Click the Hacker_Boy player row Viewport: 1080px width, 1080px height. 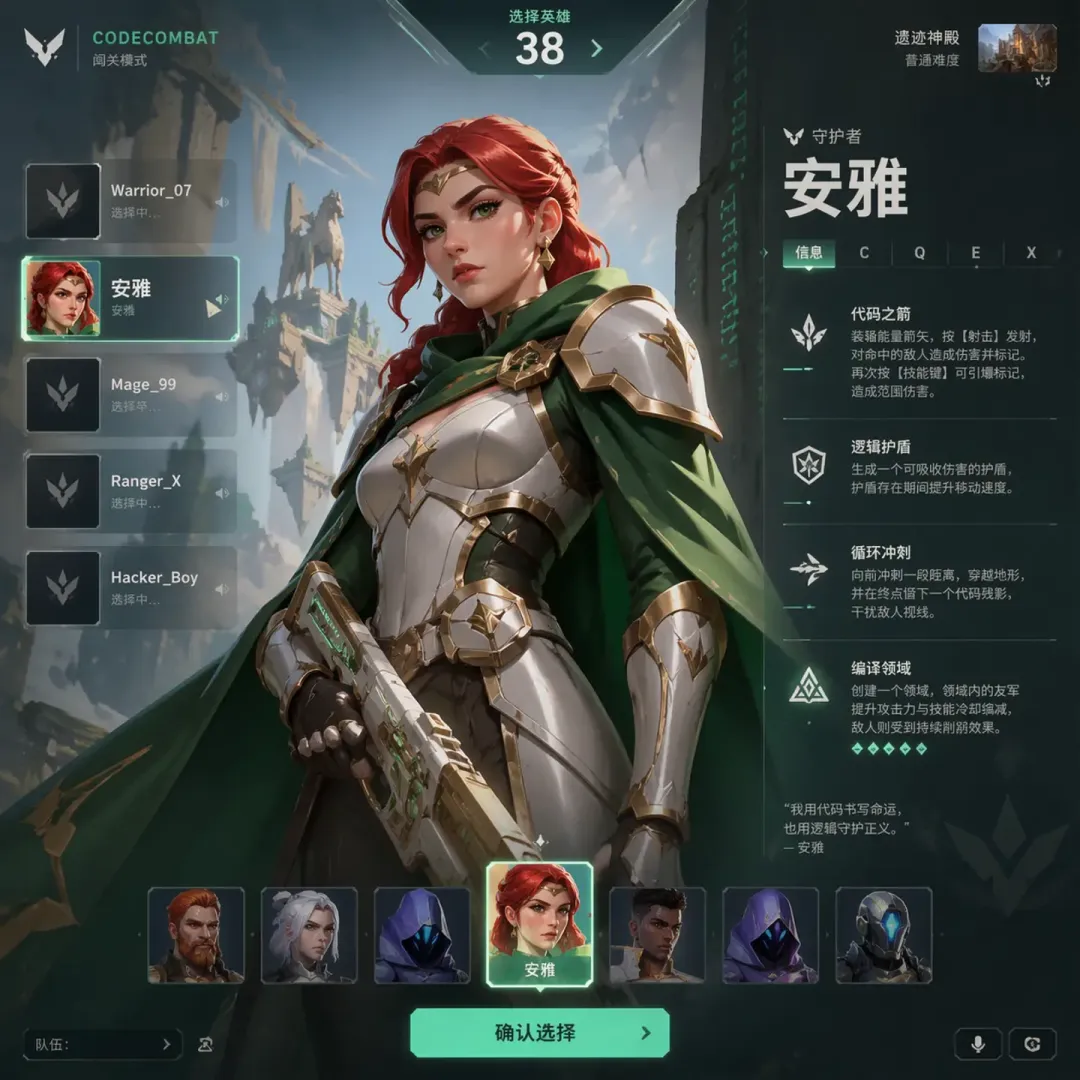coord(130,588)
